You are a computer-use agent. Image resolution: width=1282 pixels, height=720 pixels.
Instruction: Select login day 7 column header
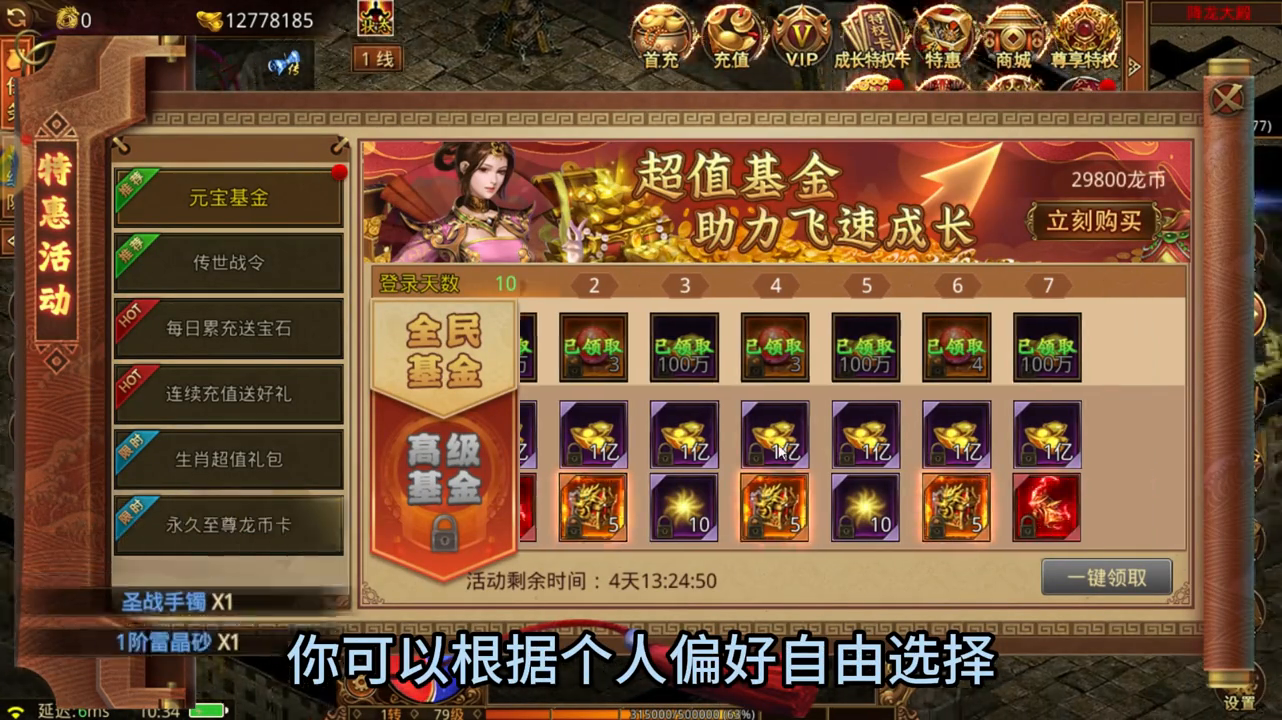tap(1046, 285)
